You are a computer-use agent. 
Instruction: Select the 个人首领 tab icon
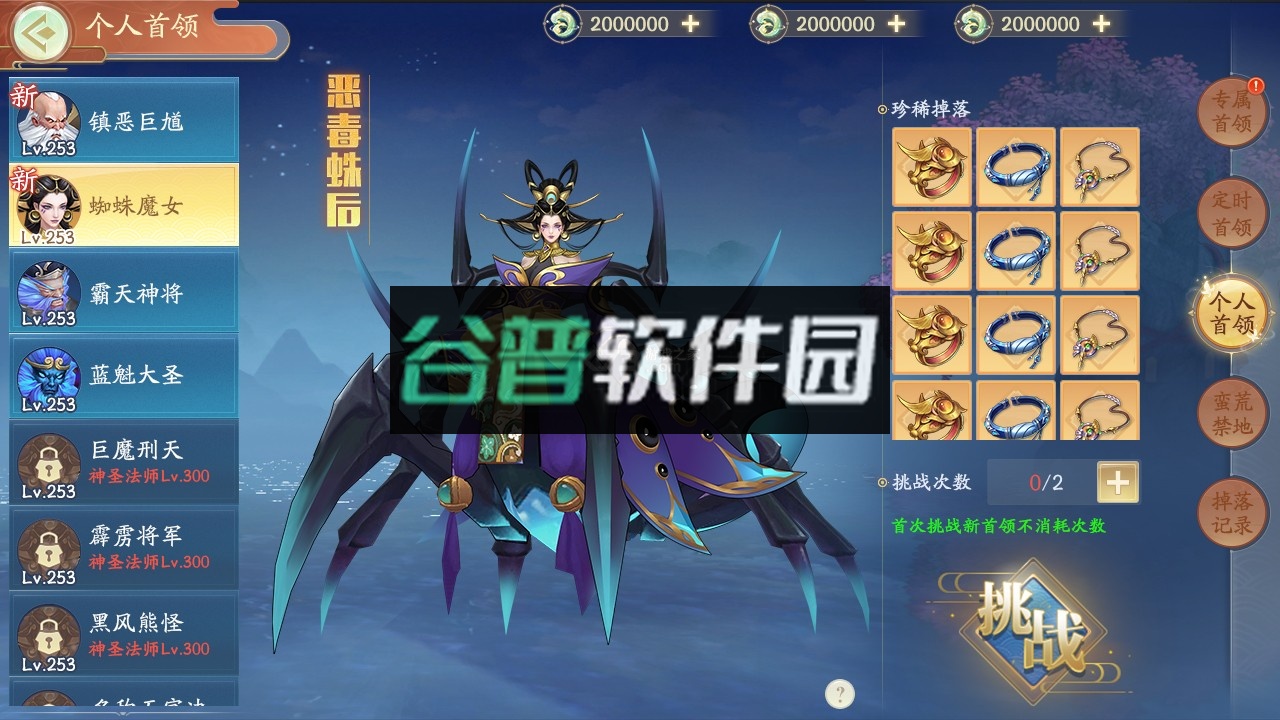pyautogui.click(x=1232, y=311)
